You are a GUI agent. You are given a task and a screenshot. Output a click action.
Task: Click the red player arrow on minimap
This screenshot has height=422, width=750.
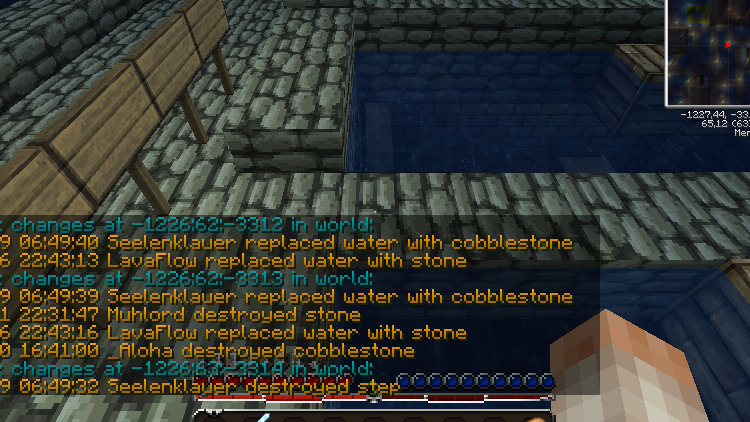coord(727,44)
